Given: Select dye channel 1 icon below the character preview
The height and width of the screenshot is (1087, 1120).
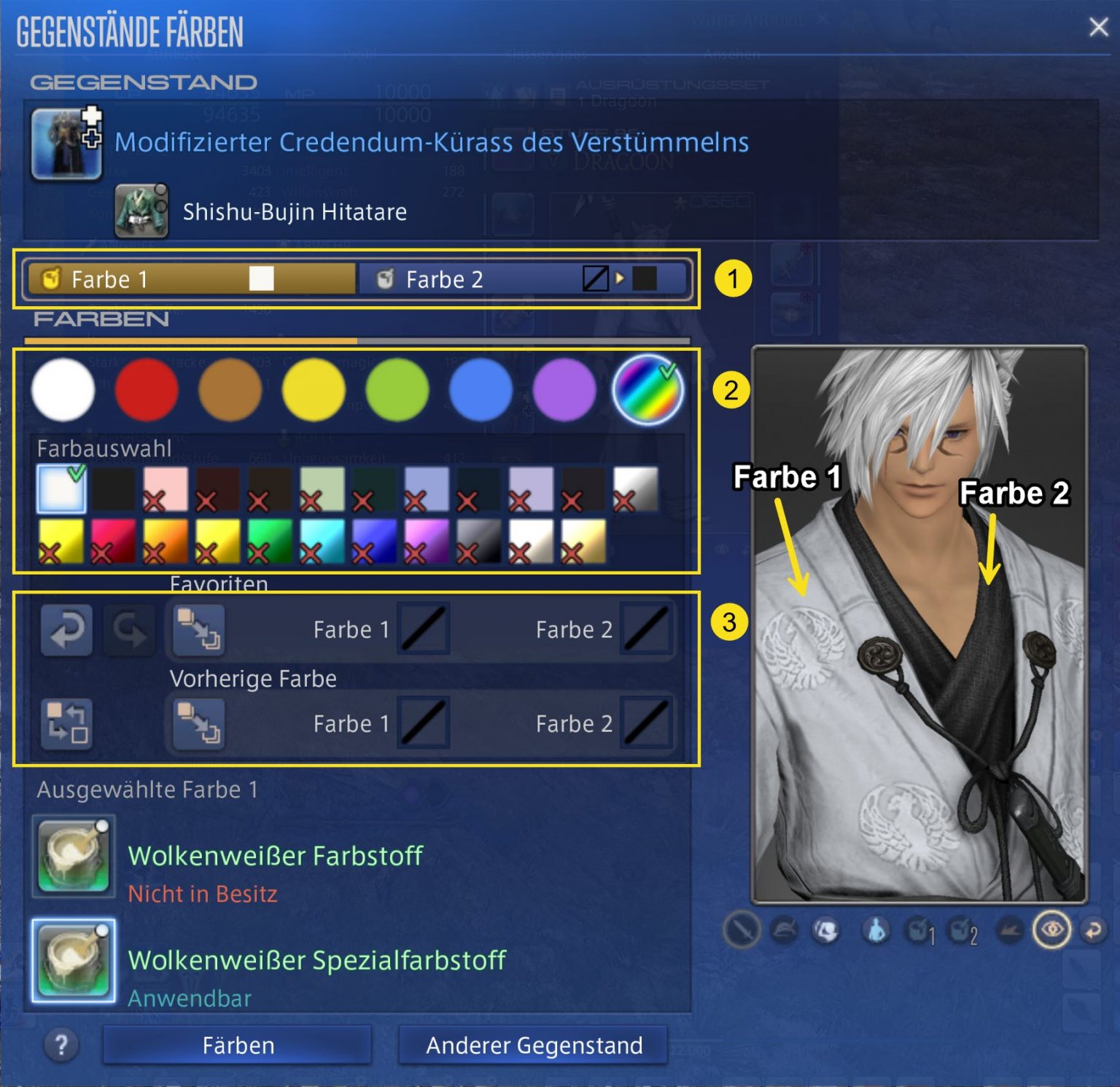Looking at the screenshot, I should (x=918, y=930).
